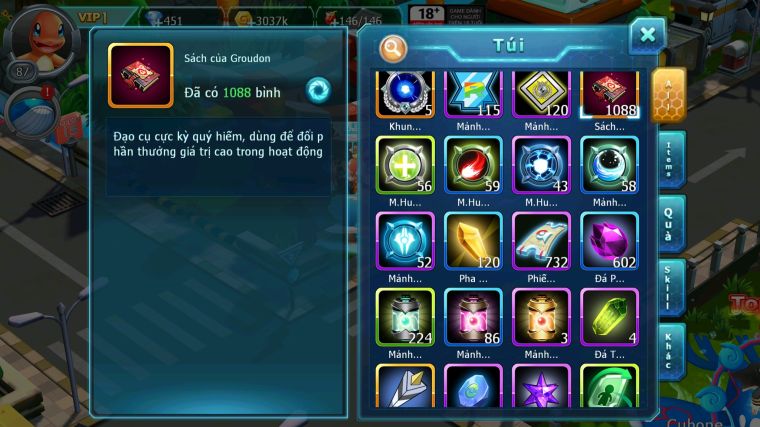Select the Groudon book slot with 1088
760x427 pixels.
click(611, 94)
